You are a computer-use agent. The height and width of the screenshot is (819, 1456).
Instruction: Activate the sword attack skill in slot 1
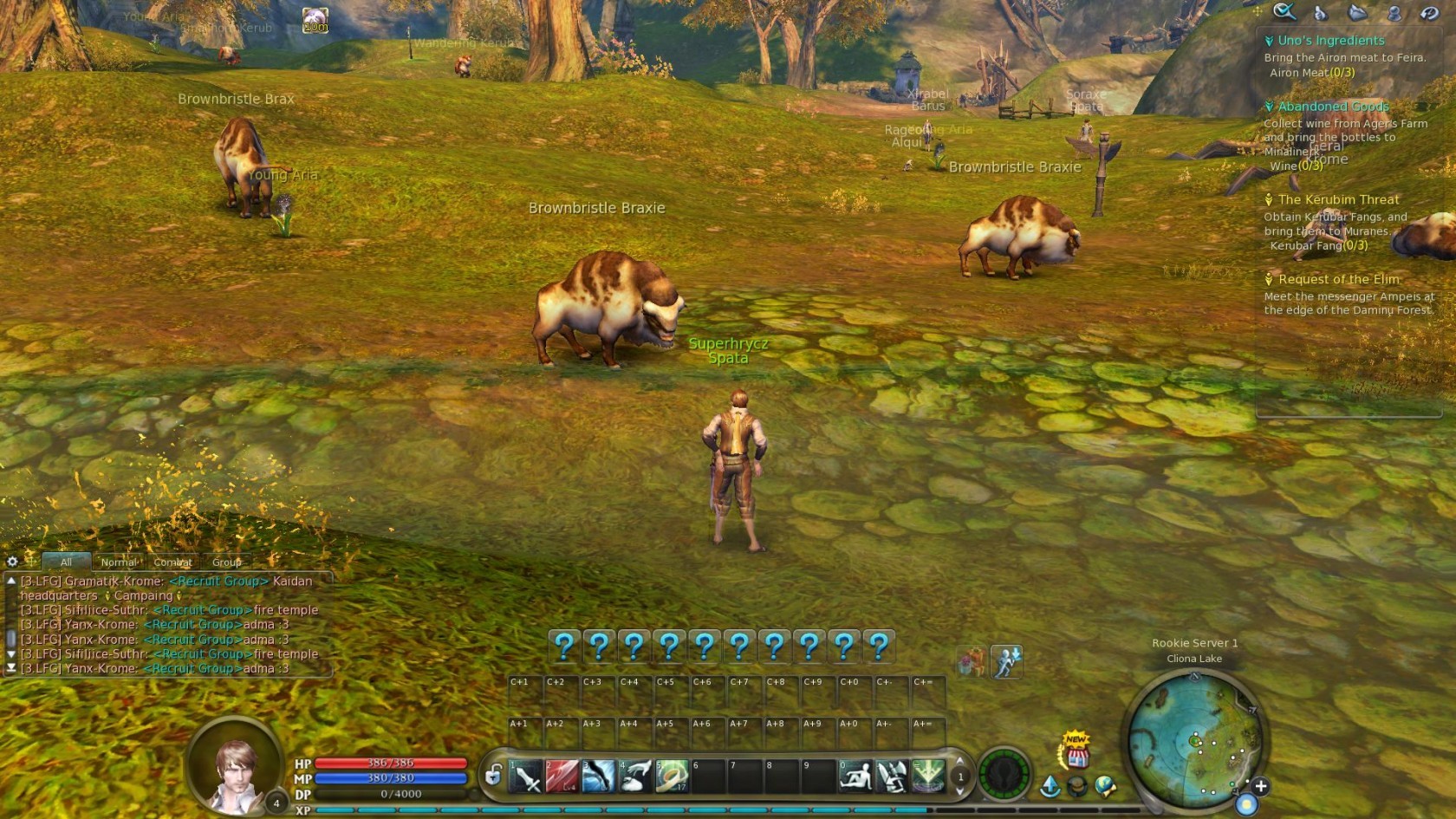pyautogui.click(x=525, y=777)
